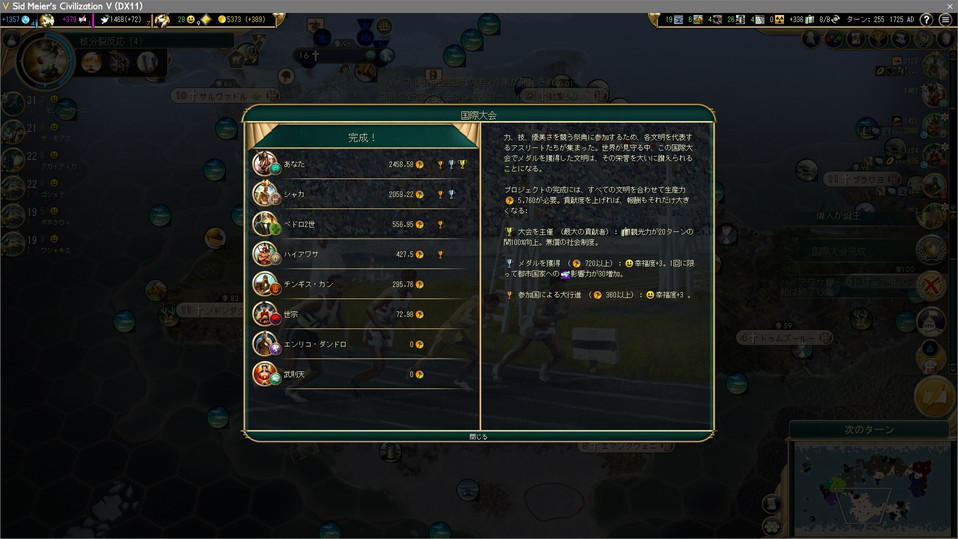Open the main menu list icon

tap(945, 20)
